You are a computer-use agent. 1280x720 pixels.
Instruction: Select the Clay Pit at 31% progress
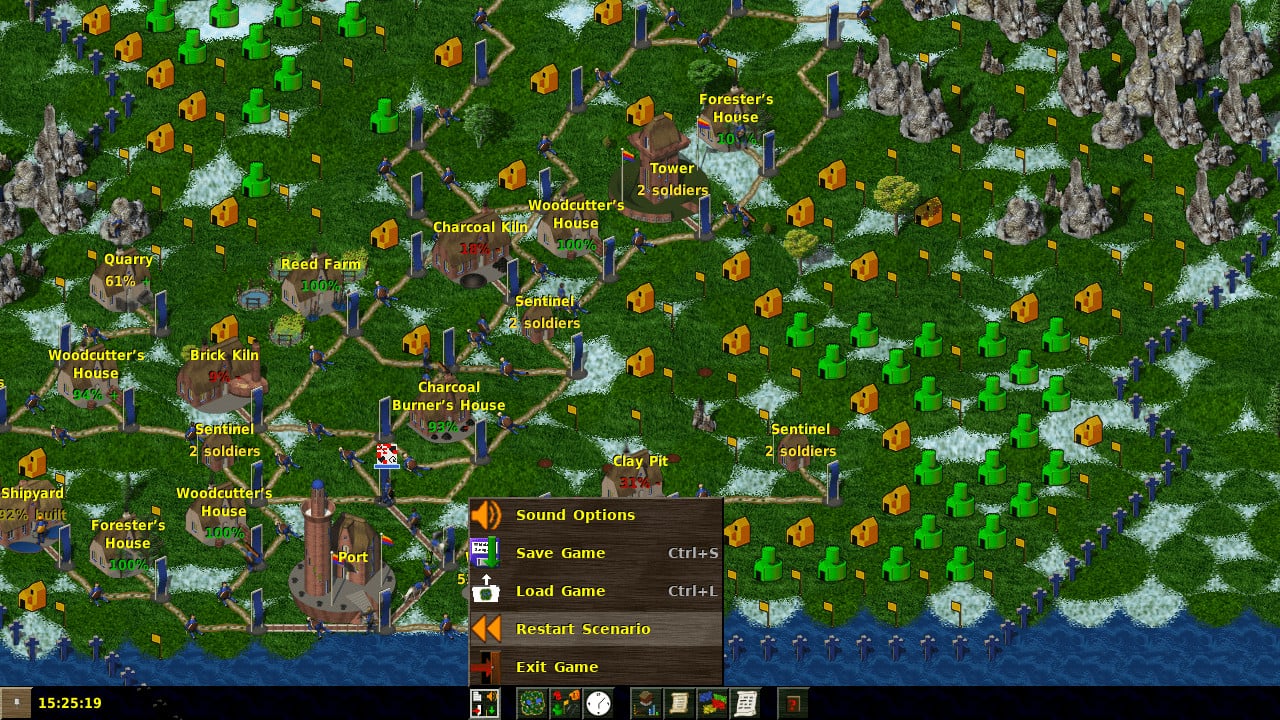pos(633,470)
